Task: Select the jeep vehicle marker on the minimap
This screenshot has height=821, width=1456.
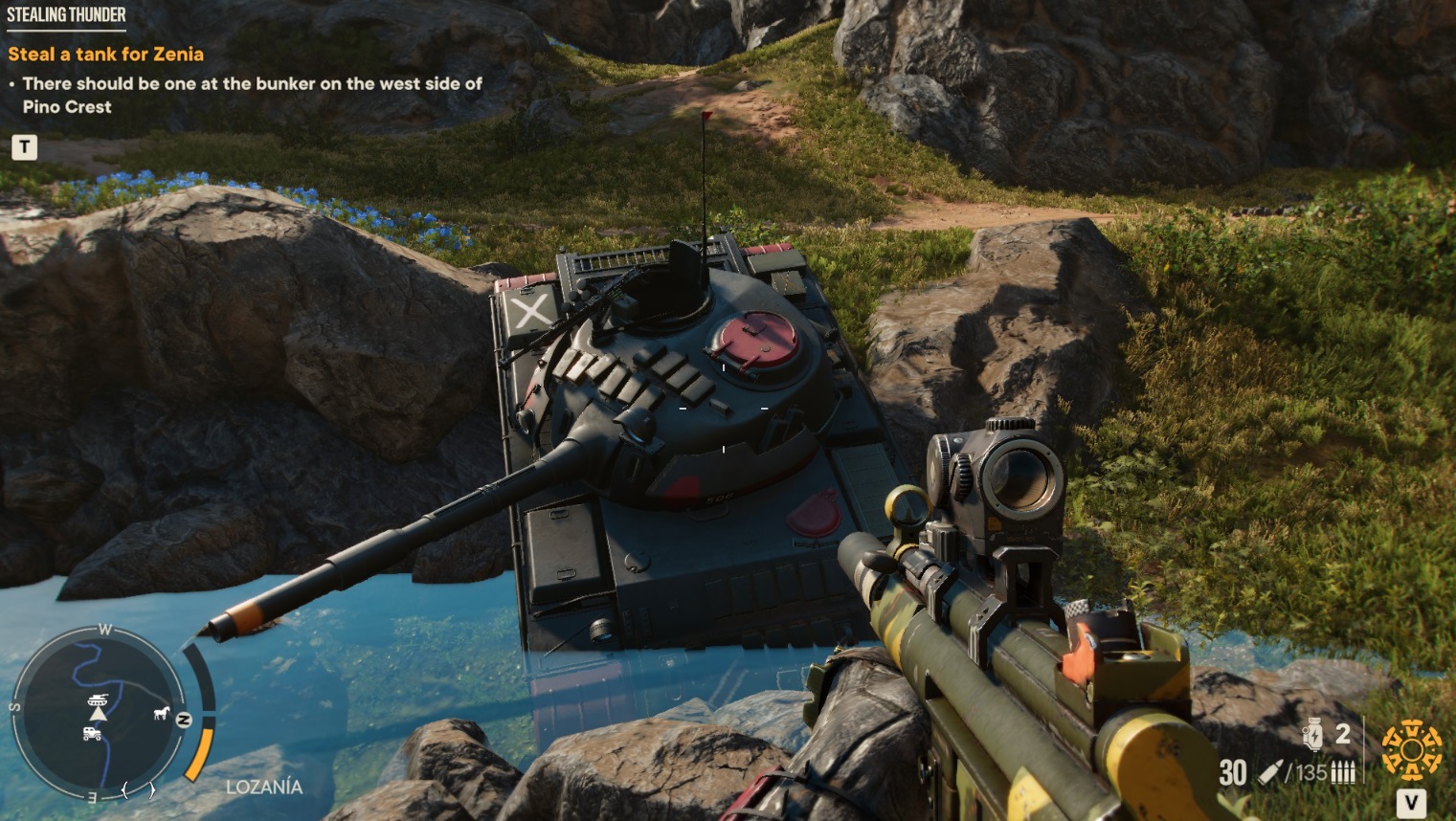Action: [x=93, y=734]
